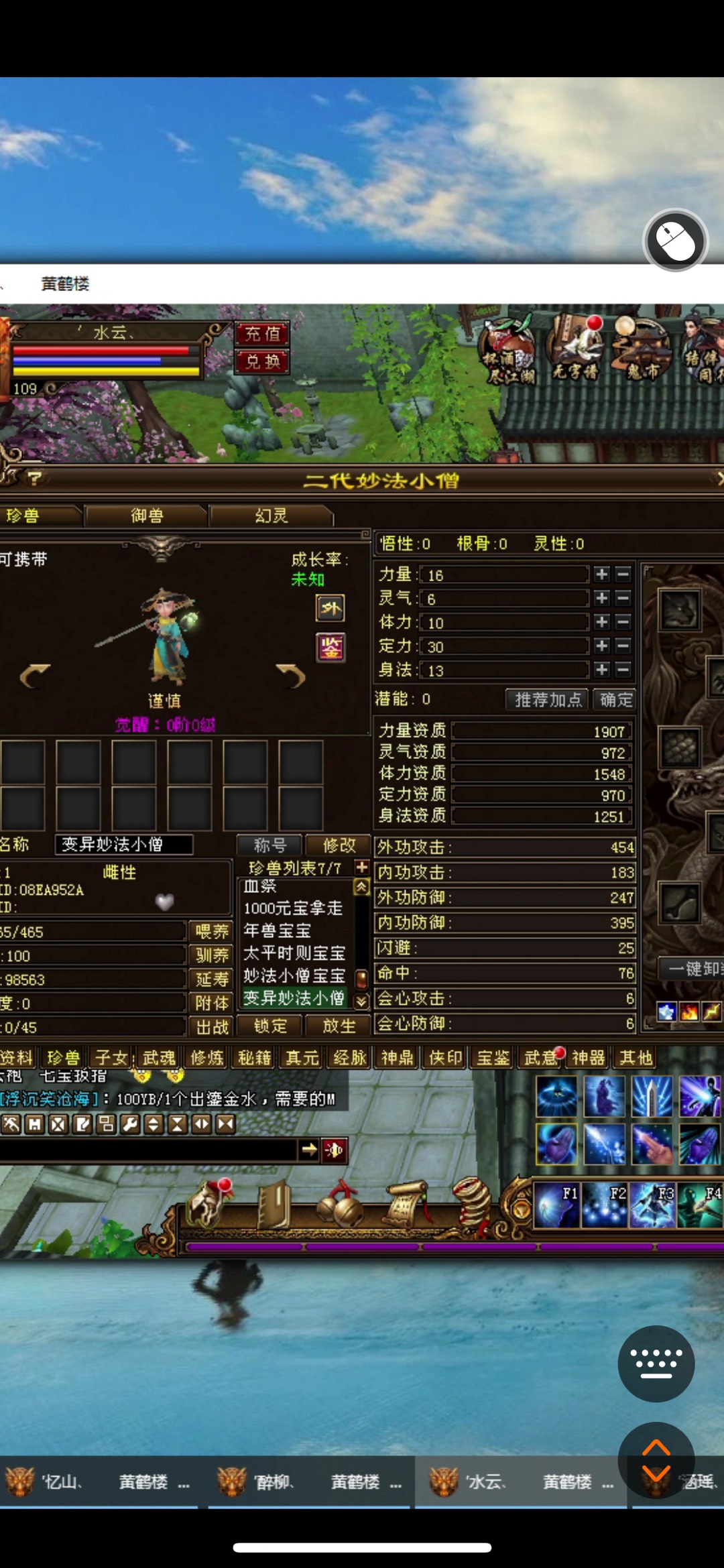Switch to the 经脉 bottom tab

350,1058
